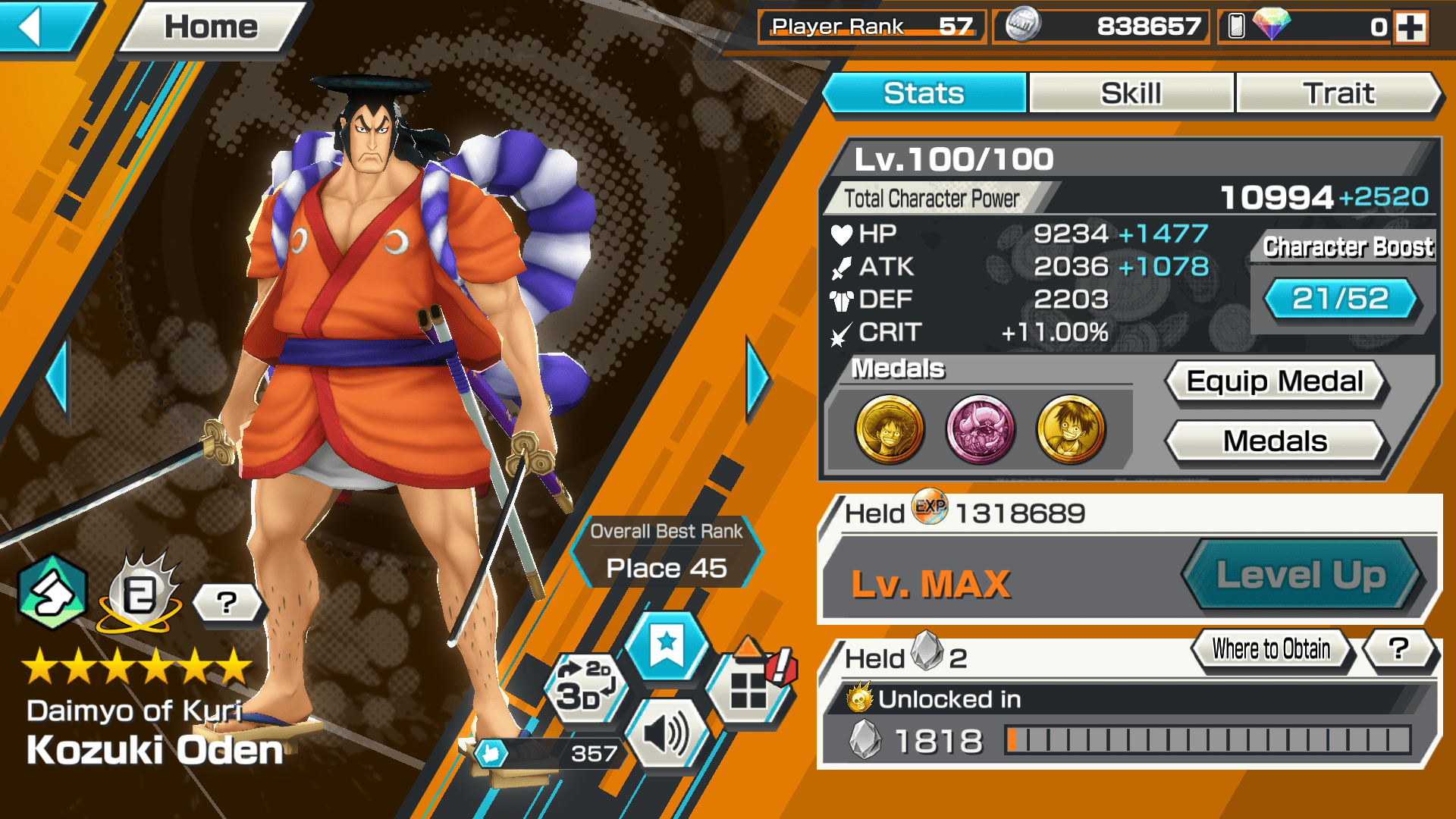
Task: Show previous character with left arrow
Action: 58,378
